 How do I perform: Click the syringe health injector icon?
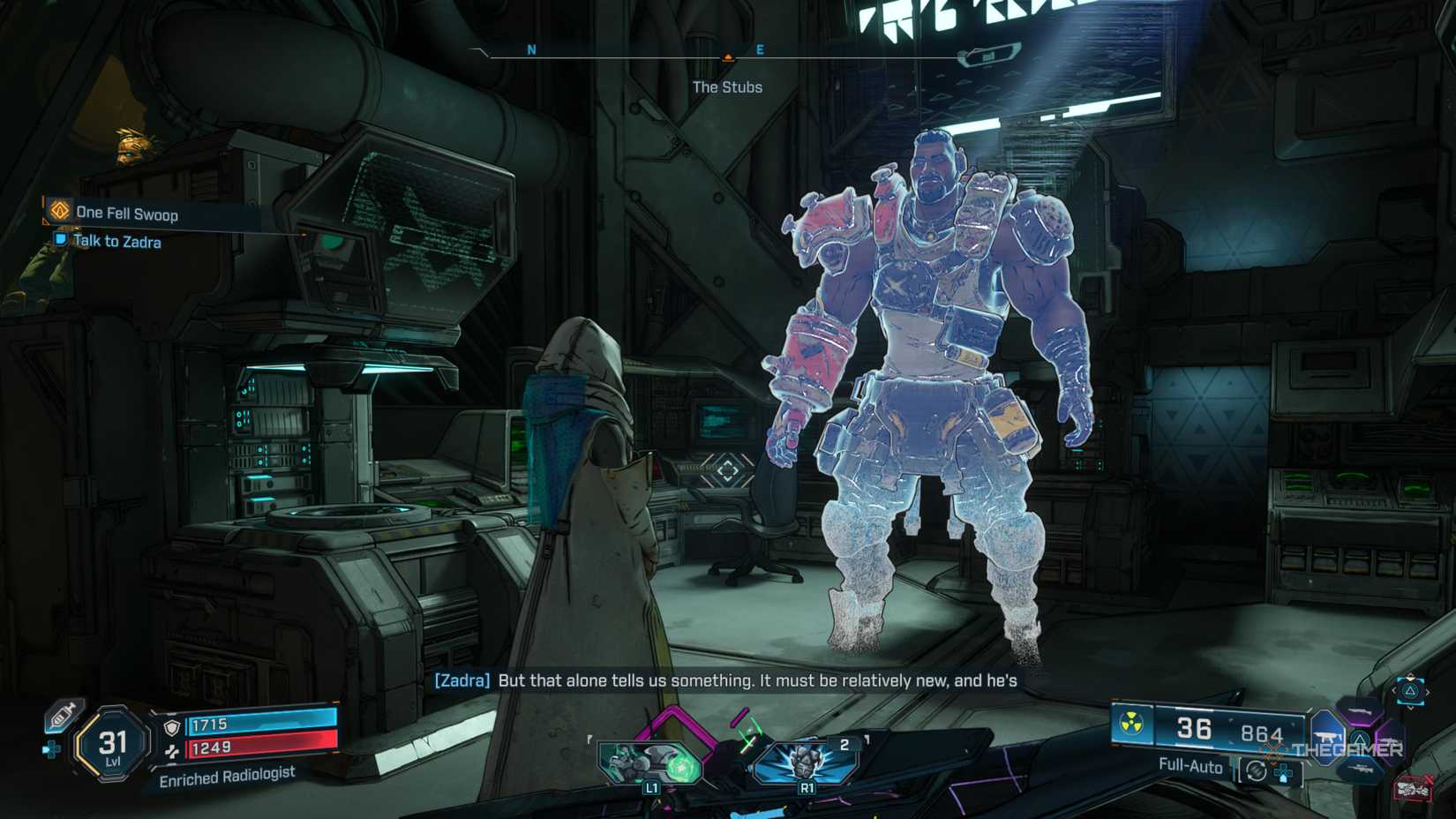click(61, 716)
